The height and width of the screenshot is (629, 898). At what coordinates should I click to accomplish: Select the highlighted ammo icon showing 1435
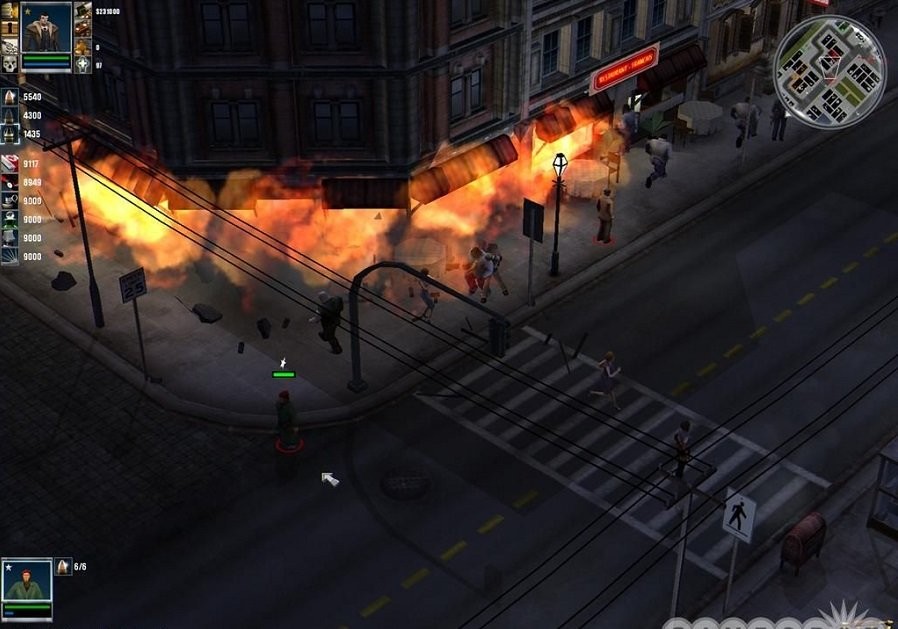[10, 133]
